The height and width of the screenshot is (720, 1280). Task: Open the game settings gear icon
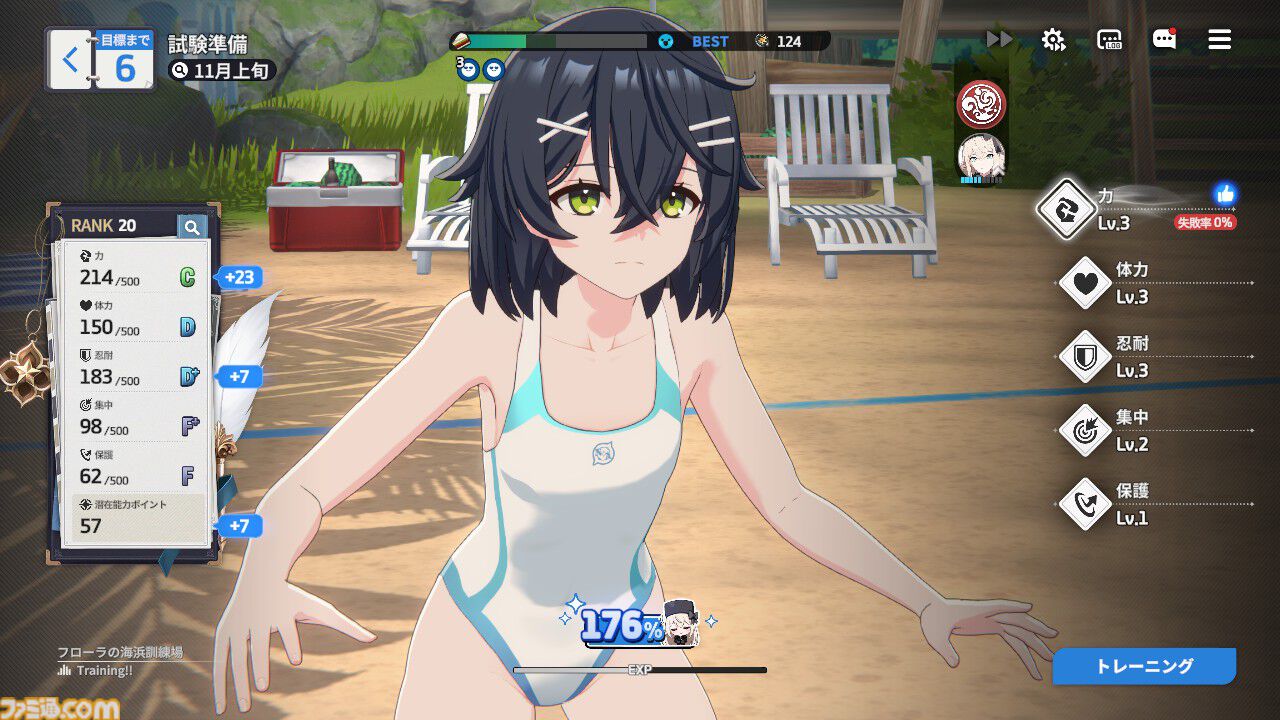[1052, 40]
